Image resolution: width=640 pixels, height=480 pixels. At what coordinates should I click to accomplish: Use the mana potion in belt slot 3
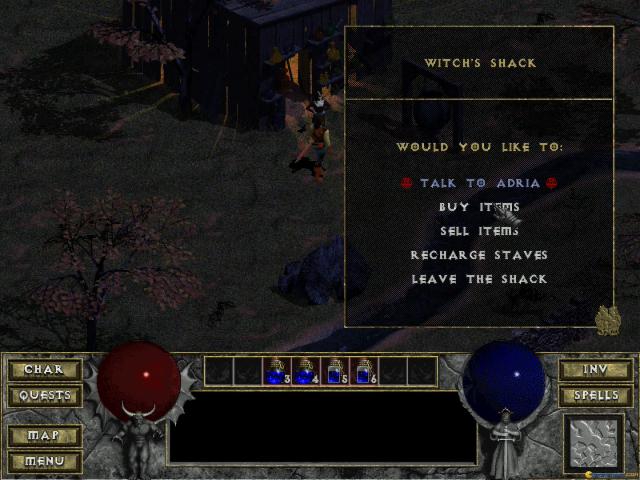click(x=277, y=372)
